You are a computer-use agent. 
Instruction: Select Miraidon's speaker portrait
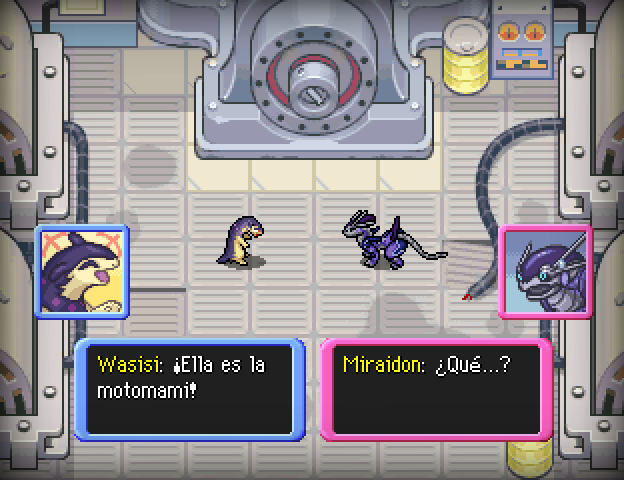[x=545, y=271]
